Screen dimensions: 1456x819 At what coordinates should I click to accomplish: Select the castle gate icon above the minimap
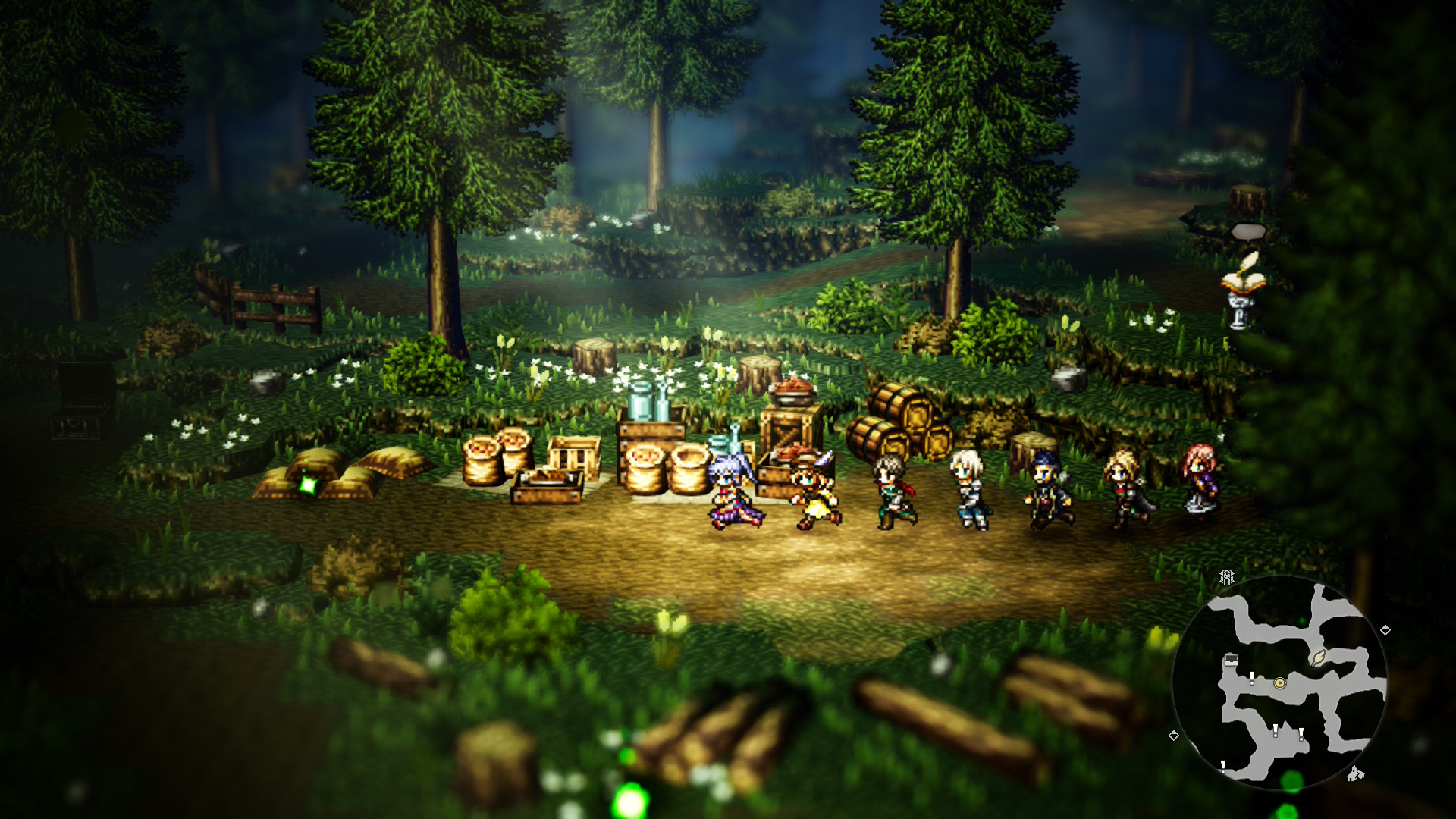click(1227, 576)
